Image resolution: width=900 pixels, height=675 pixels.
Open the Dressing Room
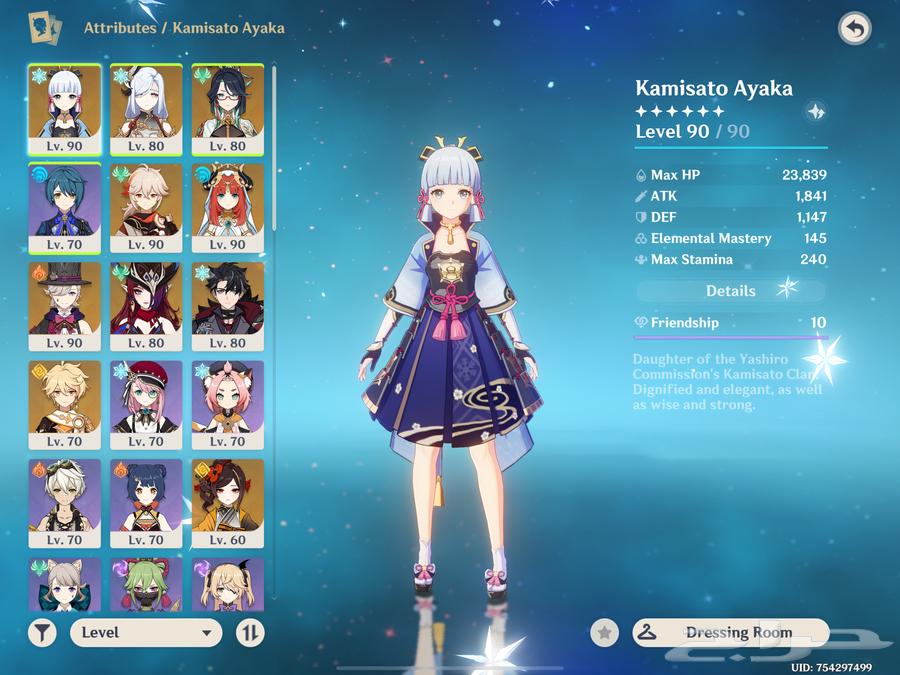731,632
